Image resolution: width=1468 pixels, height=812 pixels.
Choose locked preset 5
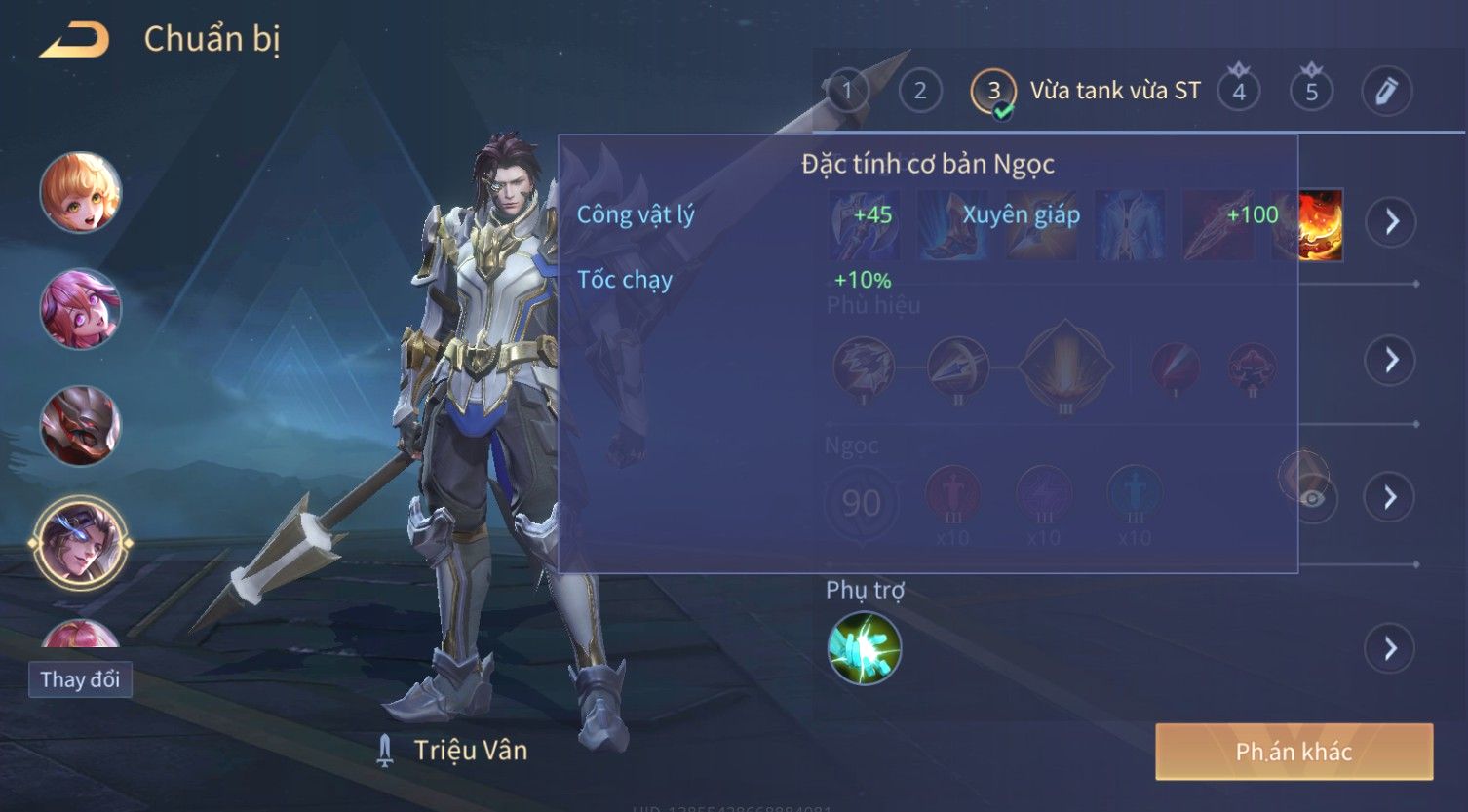pos(1311,91)
